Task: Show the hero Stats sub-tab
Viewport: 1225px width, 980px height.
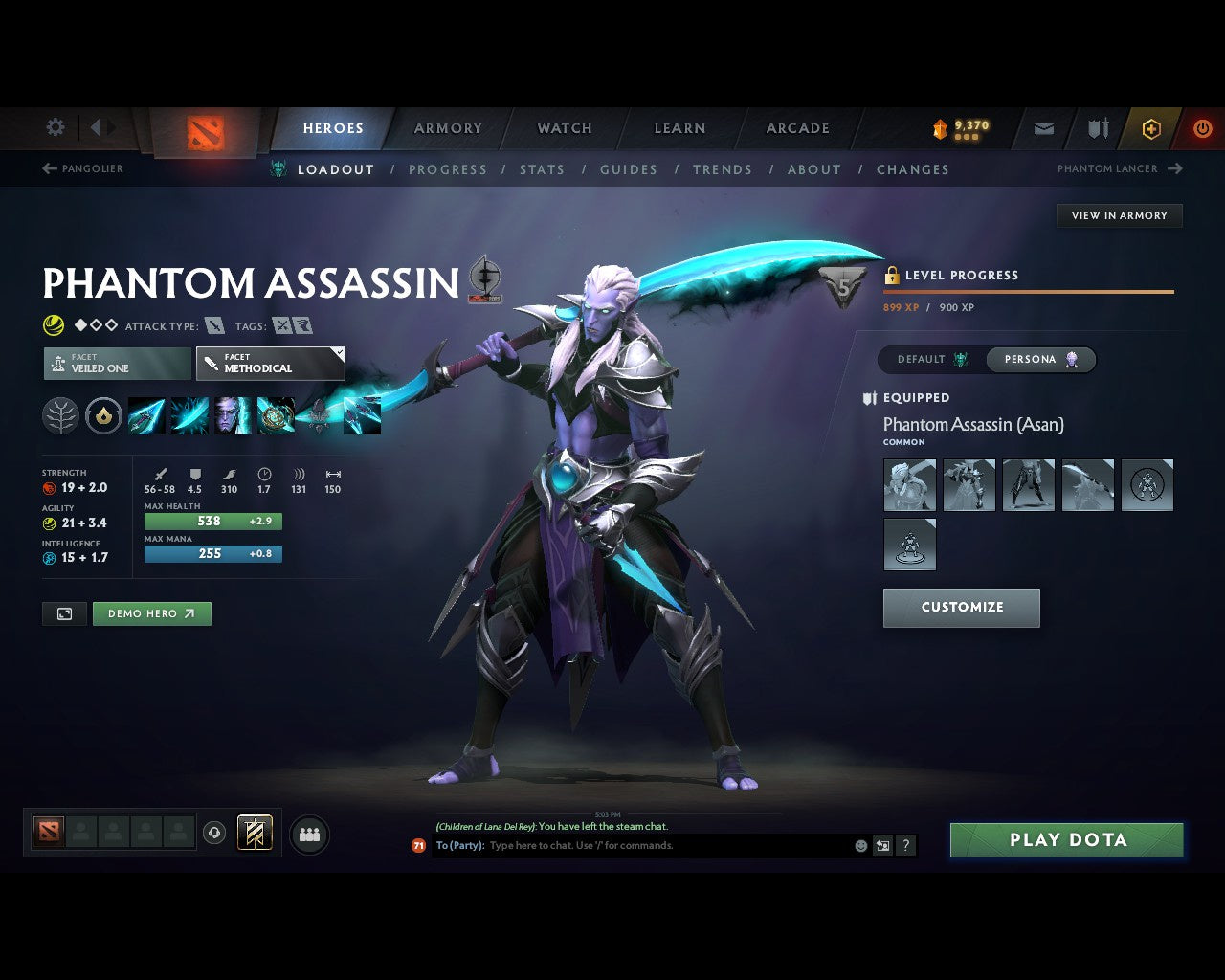Action: click(x=542, y=169)
